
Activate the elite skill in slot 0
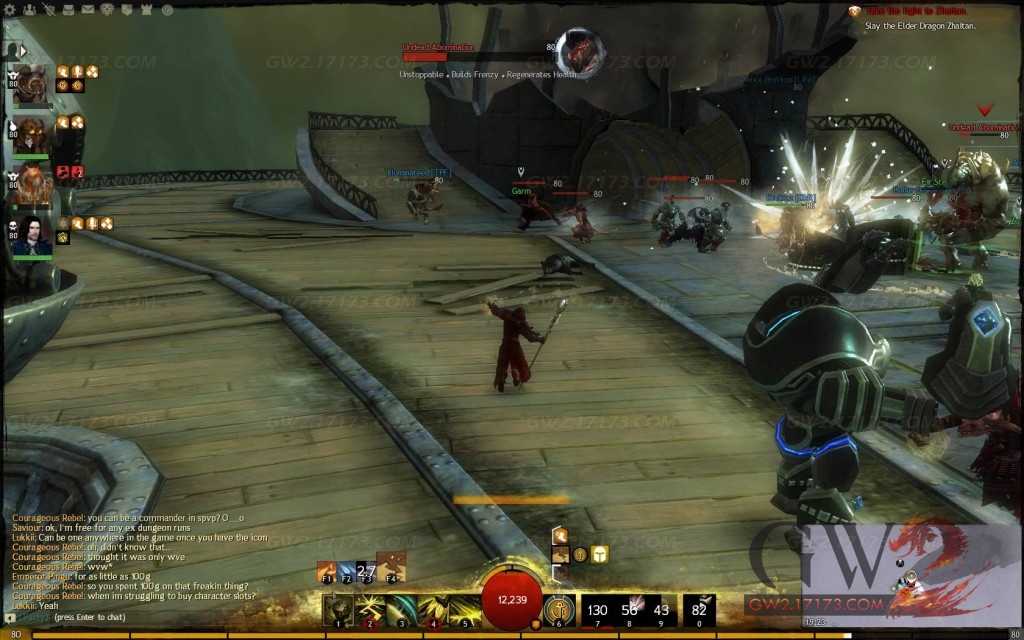pos(699,608)
